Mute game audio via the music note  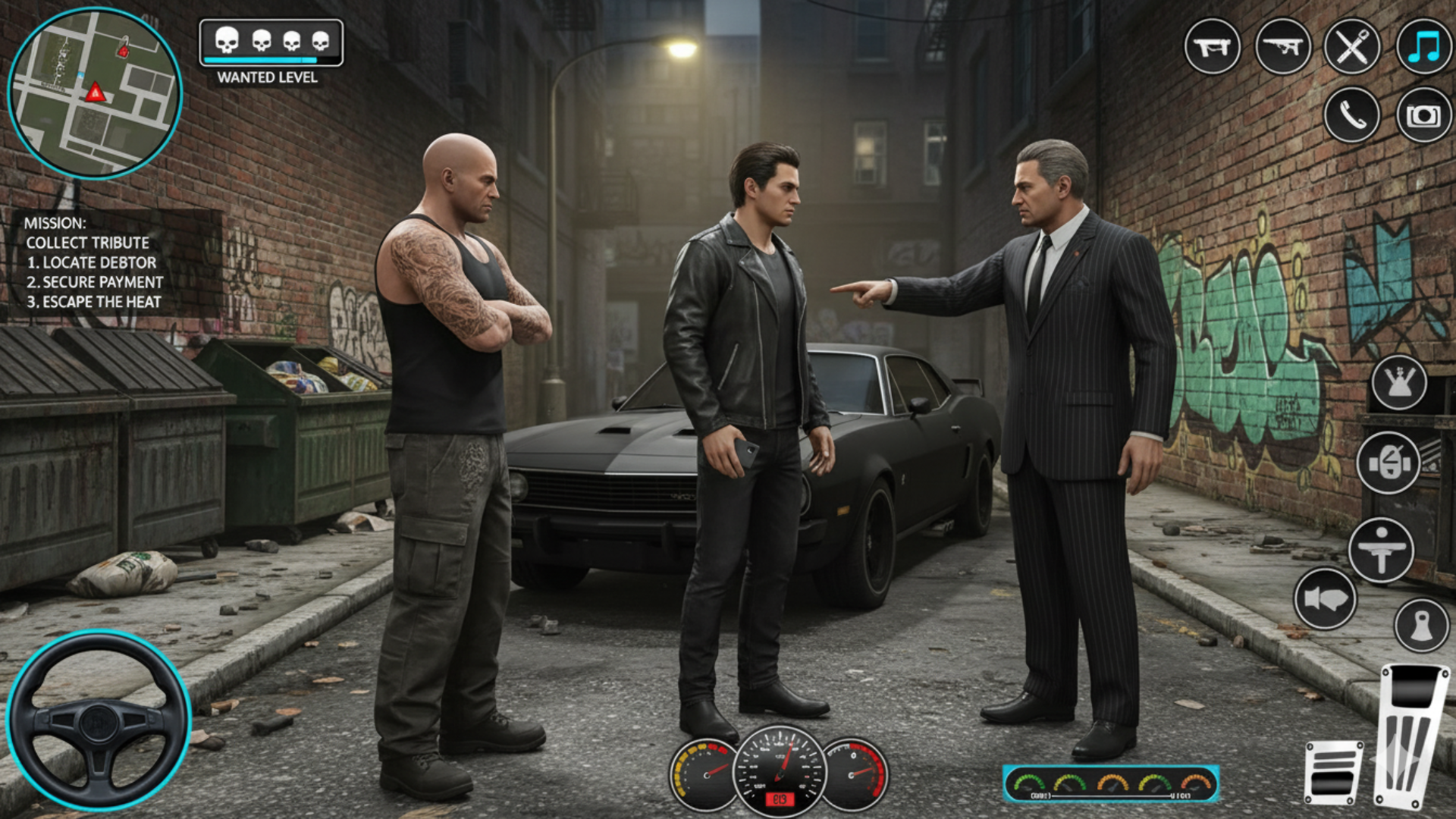click(1424, 48)
